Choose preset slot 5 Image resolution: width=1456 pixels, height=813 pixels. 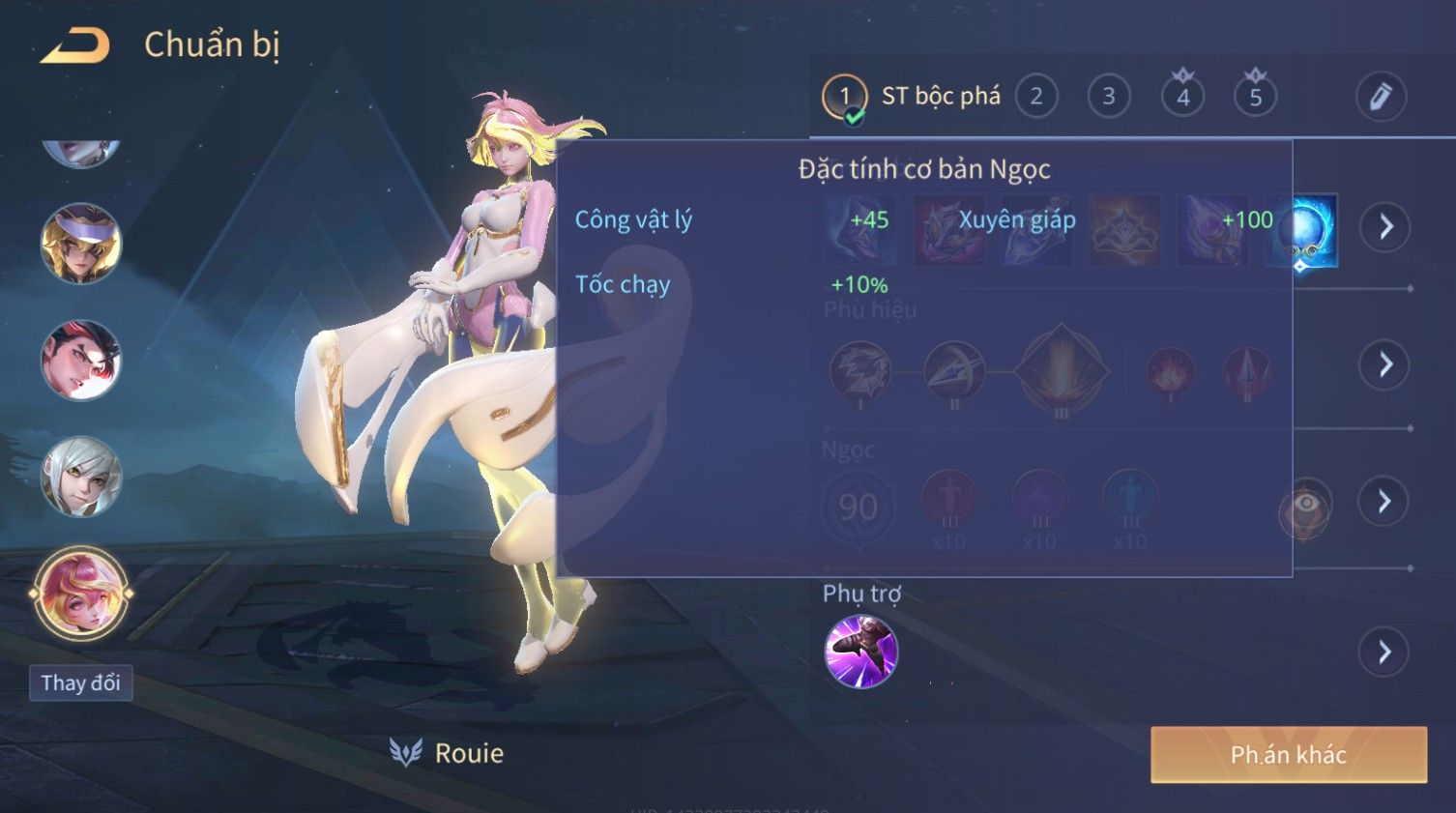[1255, 97]
